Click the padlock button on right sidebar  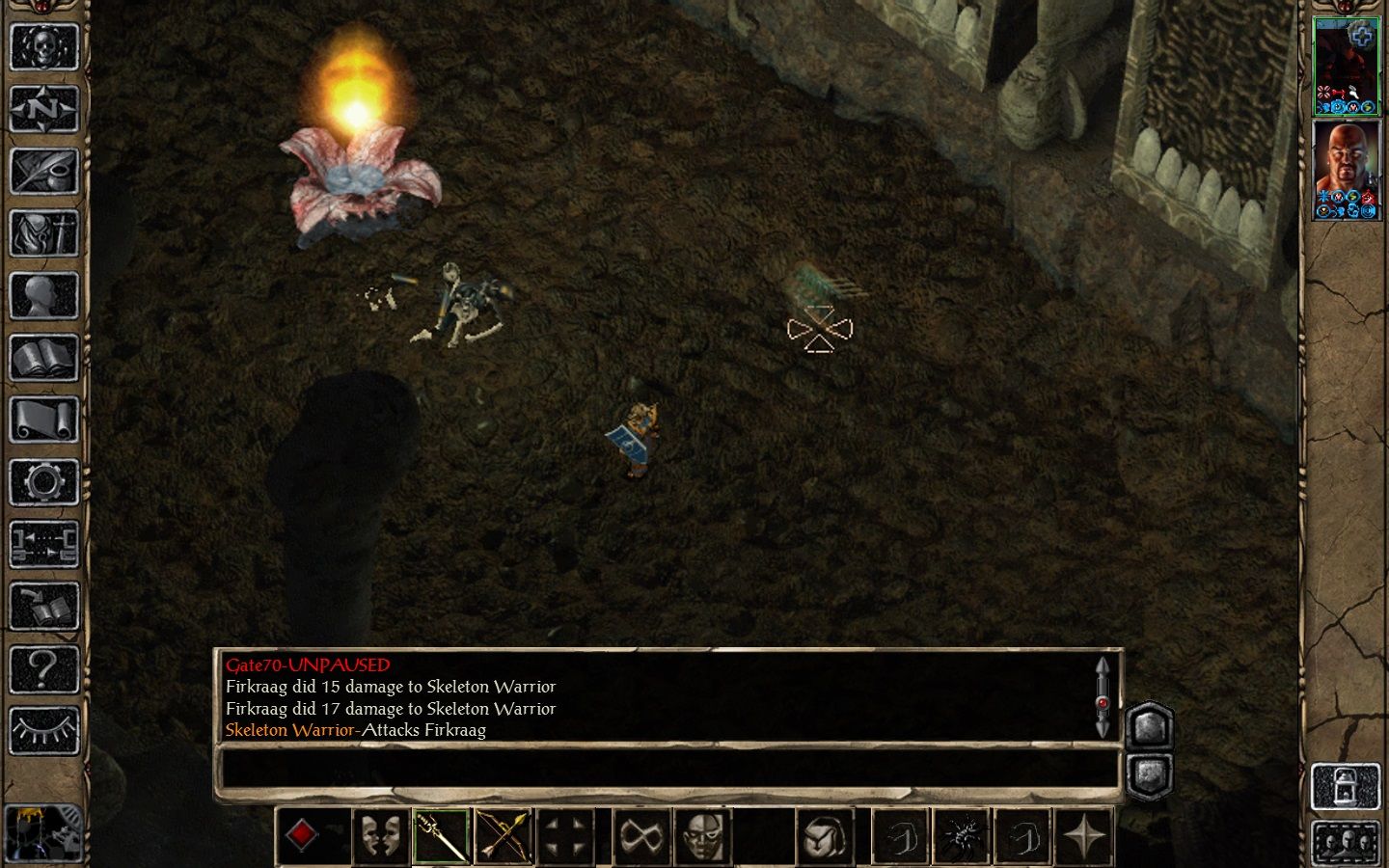click(x=1347, y=787)
